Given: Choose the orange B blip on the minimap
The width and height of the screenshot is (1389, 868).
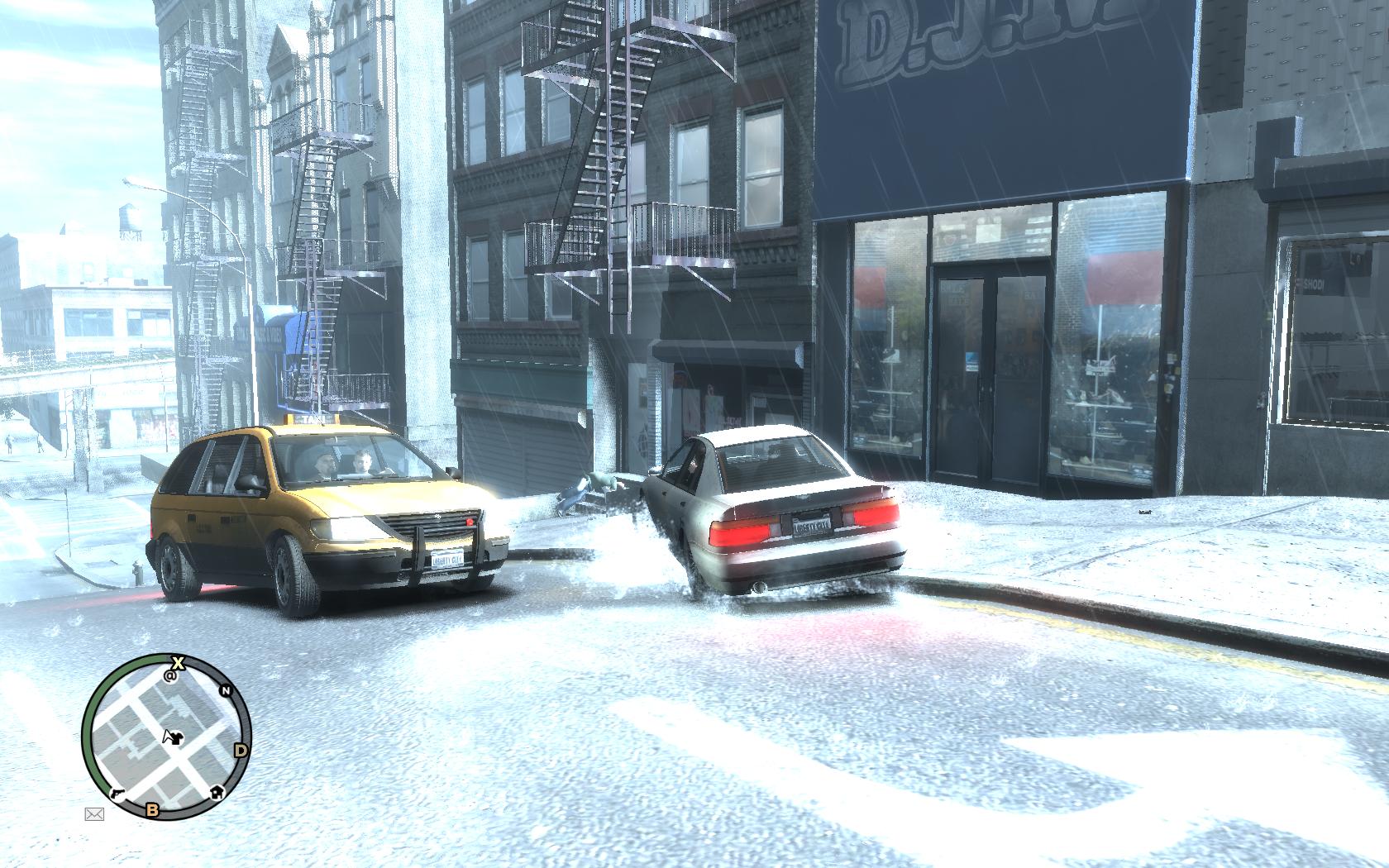Looking at the screenshot, I should pyautogui.click(x=152, y=809).
